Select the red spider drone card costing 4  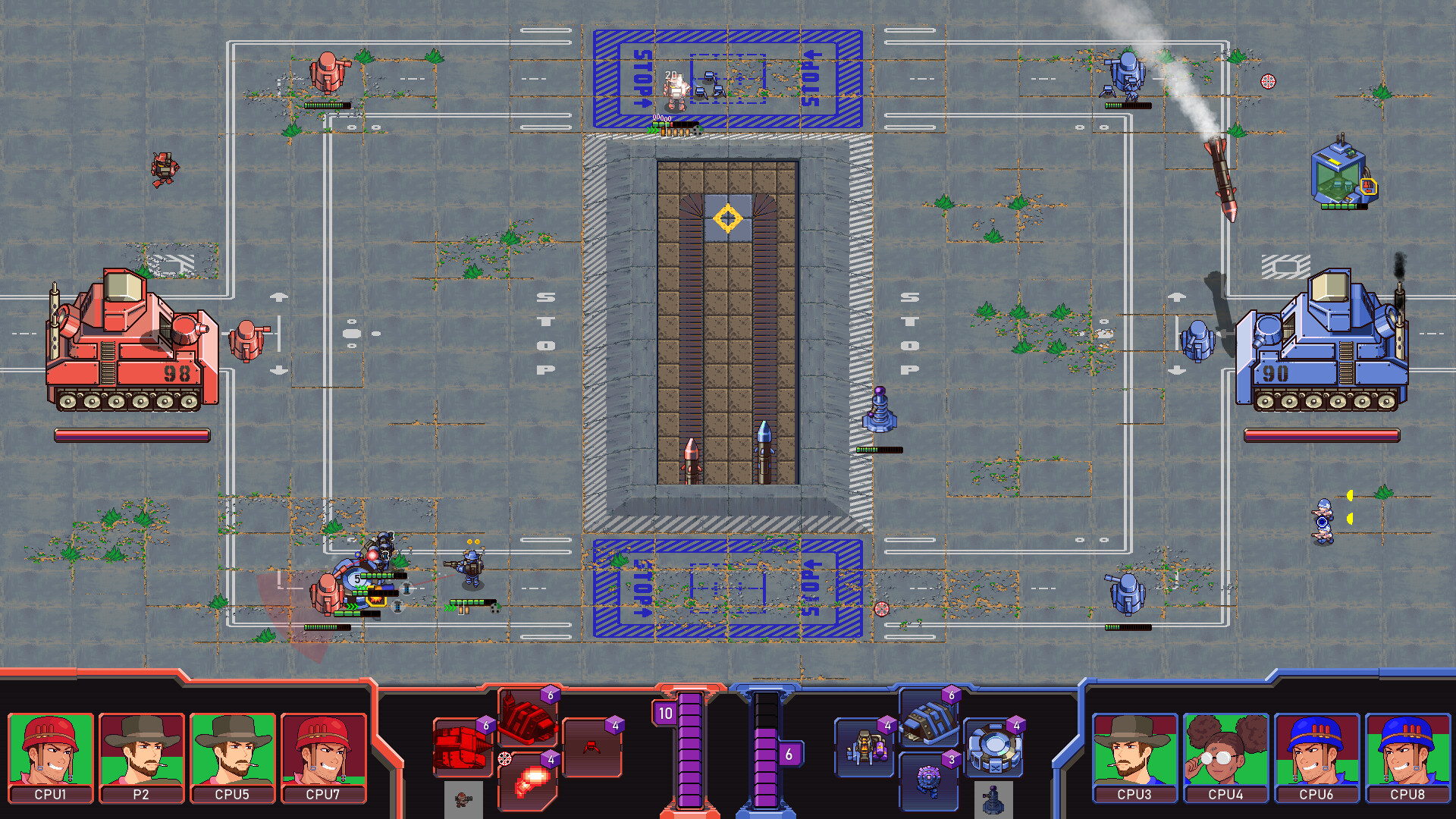click(593, 748)
